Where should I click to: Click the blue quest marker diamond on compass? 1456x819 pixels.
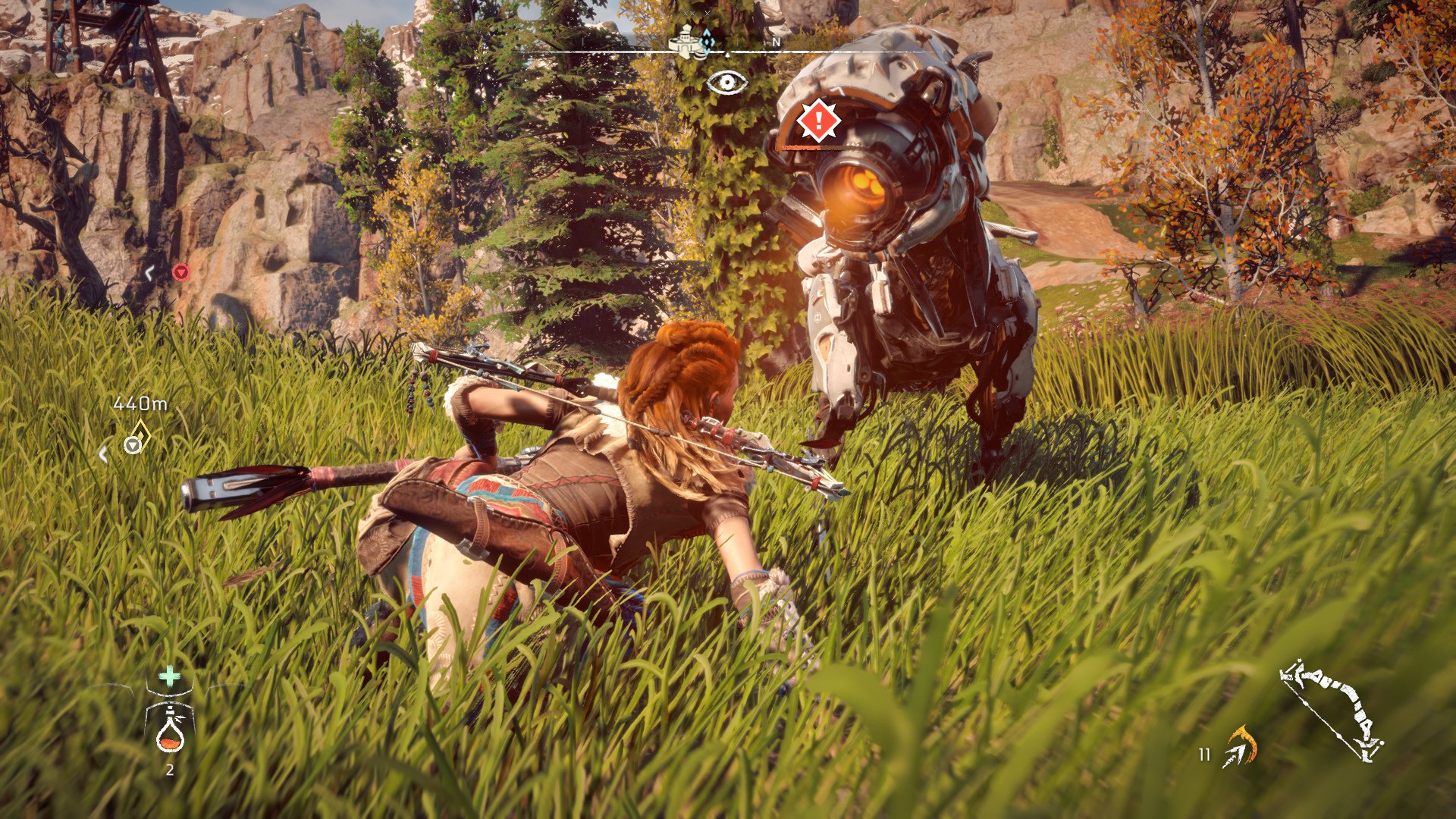707,42
